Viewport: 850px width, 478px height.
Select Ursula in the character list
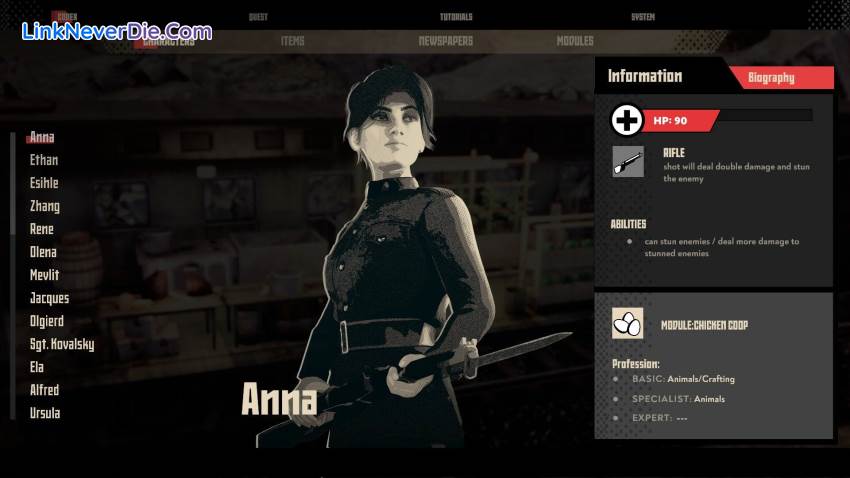(x=45, y=413)
